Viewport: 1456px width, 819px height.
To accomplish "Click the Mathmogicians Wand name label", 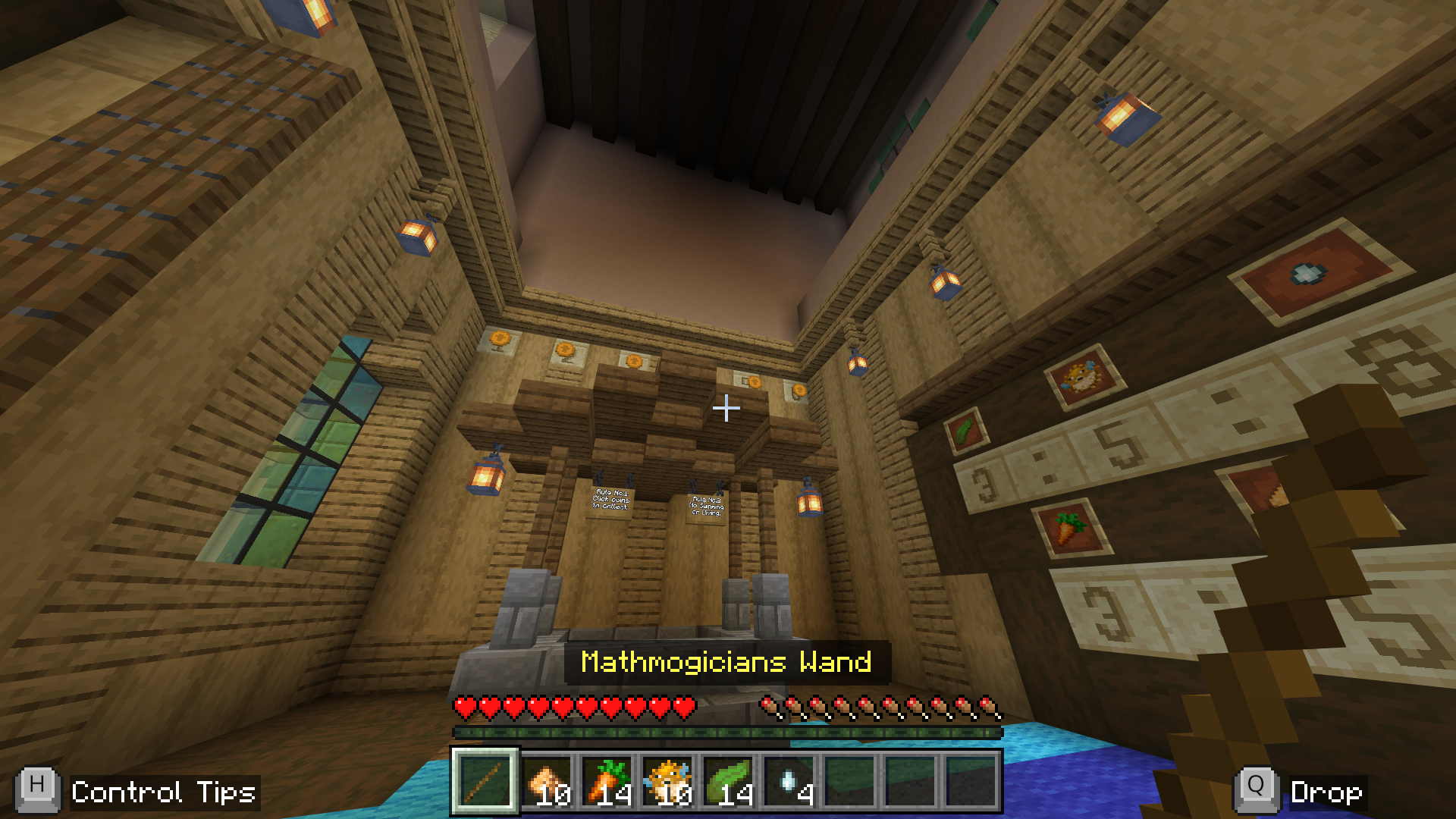I will coord(726,662).
